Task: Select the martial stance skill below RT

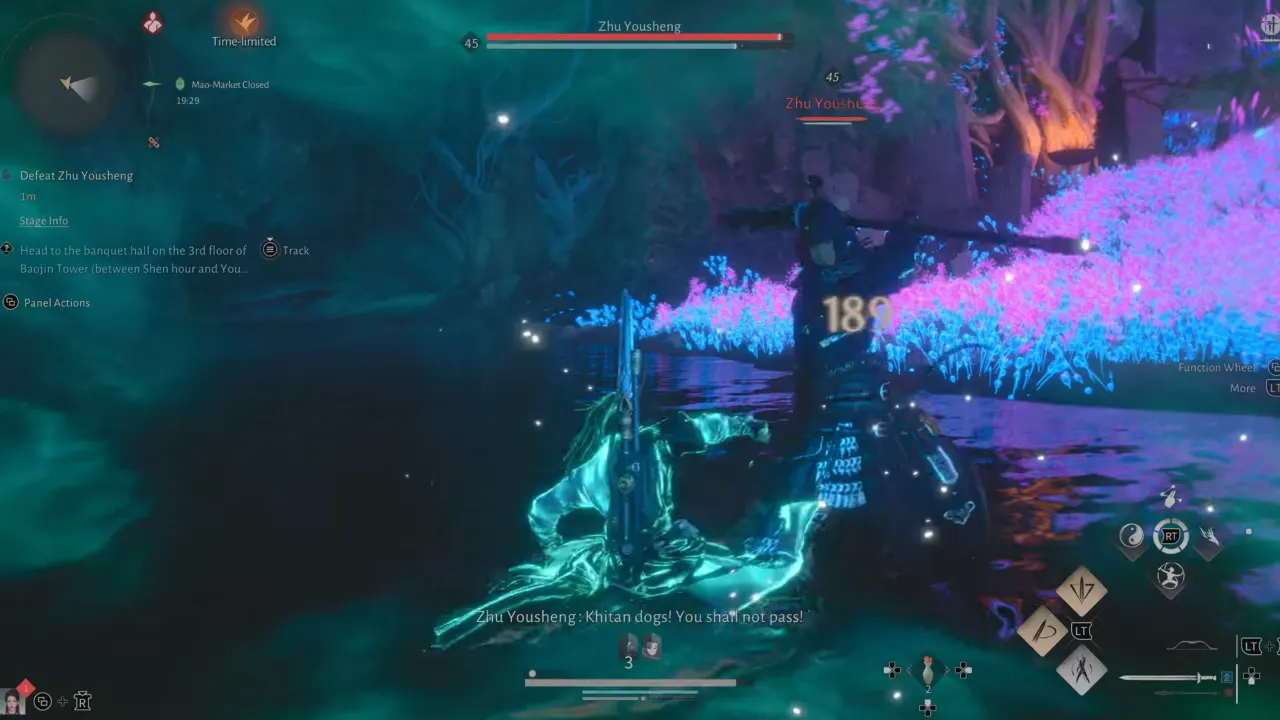Action: (x=1170, y=577)
